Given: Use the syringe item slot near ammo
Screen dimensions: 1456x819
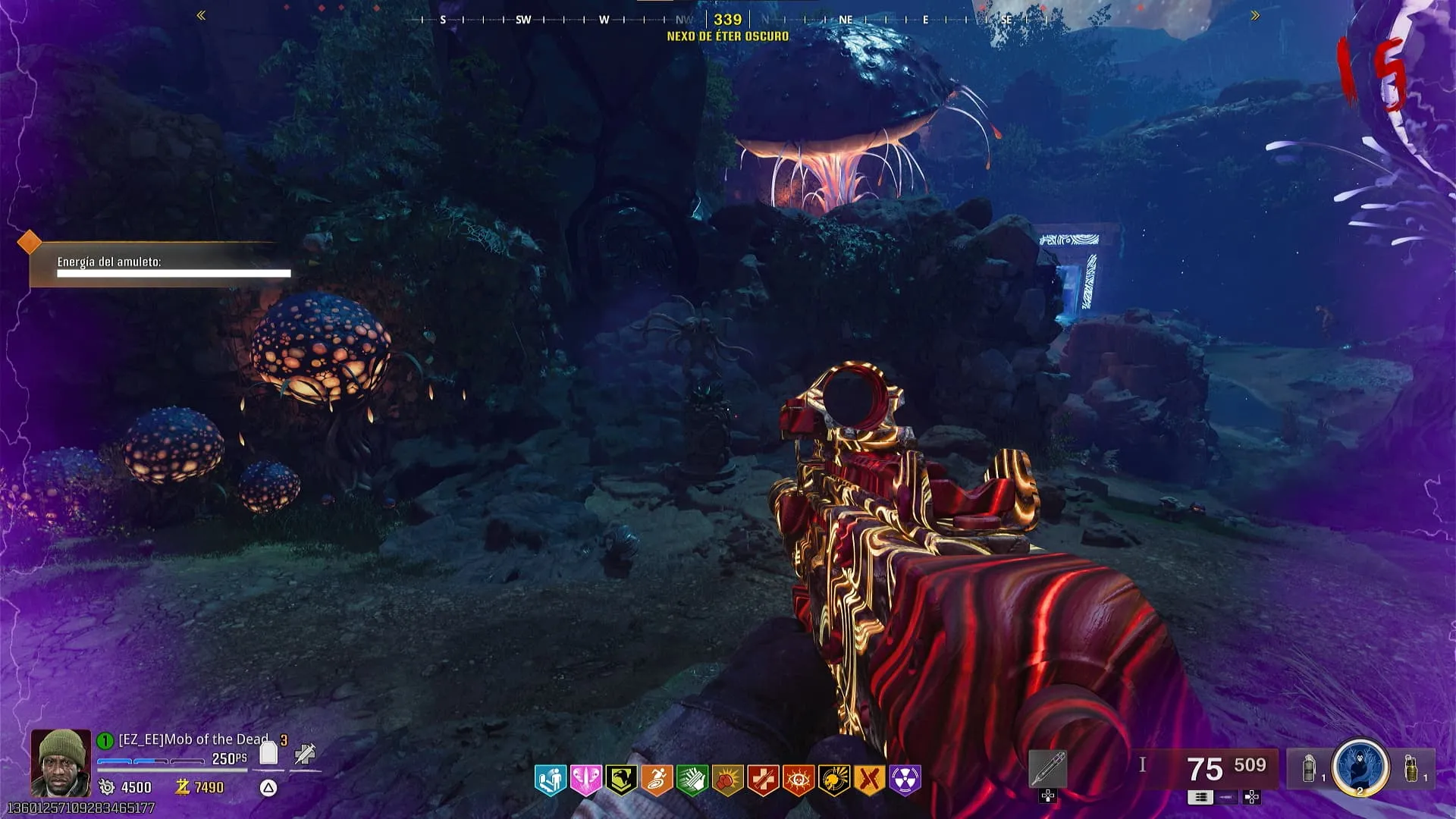Looking at the screenshot, I should tap(1048, 769).
